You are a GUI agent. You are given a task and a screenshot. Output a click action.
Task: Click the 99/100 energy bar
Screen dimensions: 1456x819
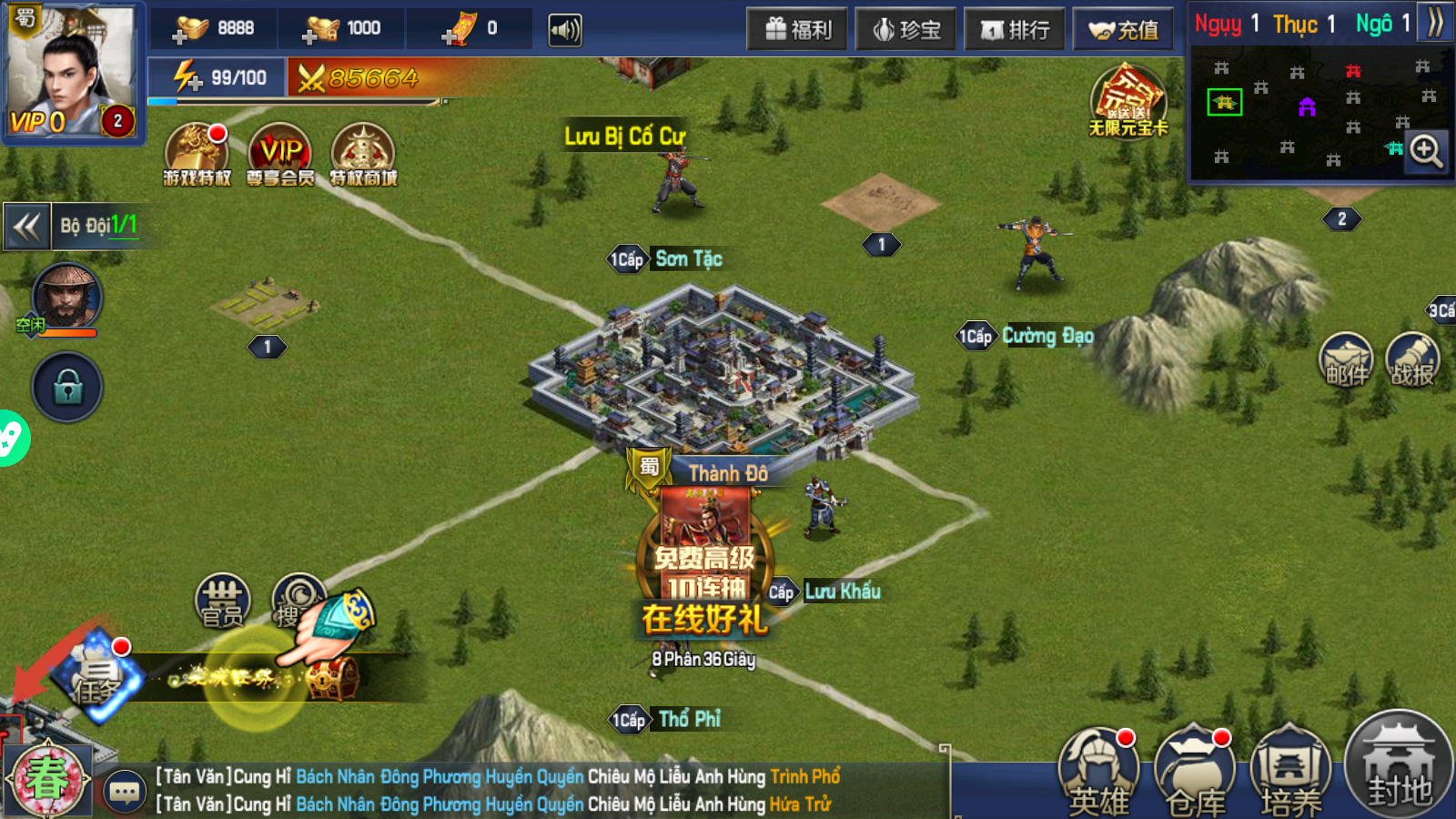(x=223, y=78)
